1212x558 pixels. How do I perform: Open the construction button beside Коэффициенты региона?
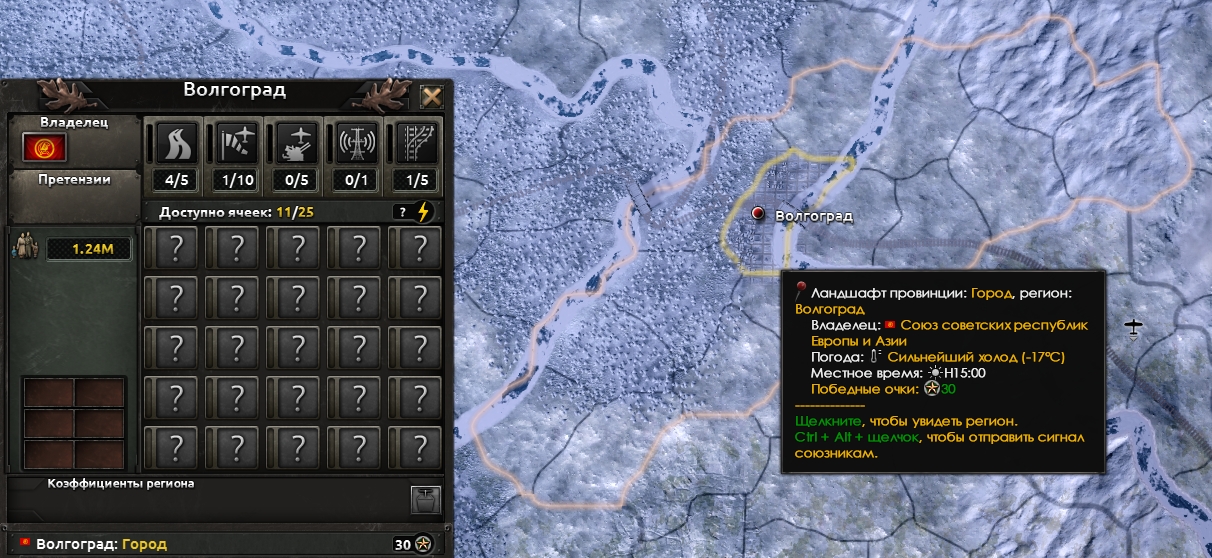click(x=426, y=498)
